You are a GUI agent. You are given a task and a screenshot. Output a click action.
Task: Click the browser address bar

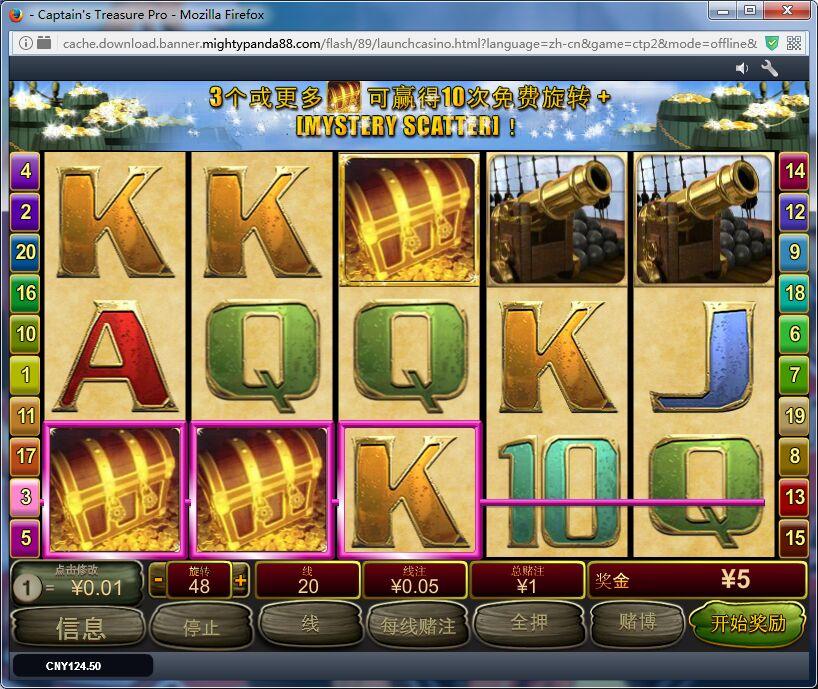pos(400,43)
